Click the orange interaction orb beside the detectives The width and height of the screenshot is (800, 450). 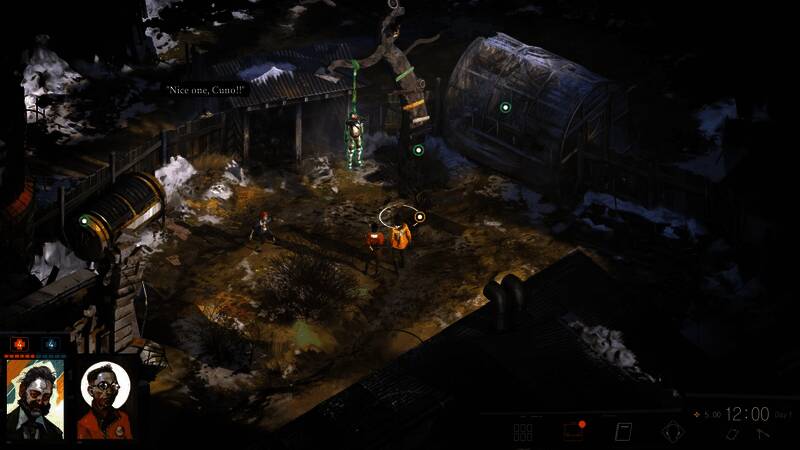(x=420, y=216)
